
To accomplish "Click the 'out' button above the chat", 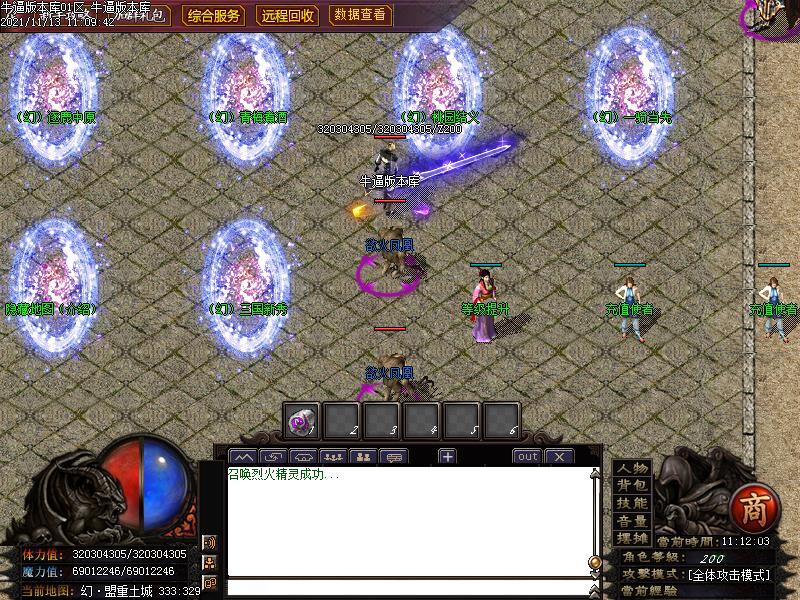I will tap(527, 457).
